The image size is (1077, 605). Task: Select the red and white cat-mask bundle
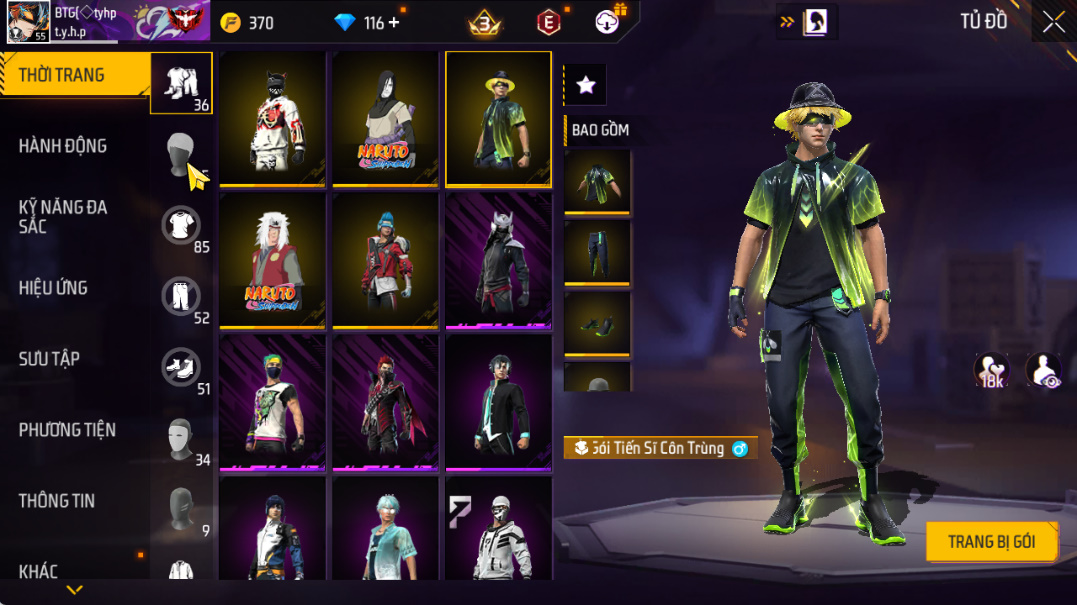tap(272, 118)
